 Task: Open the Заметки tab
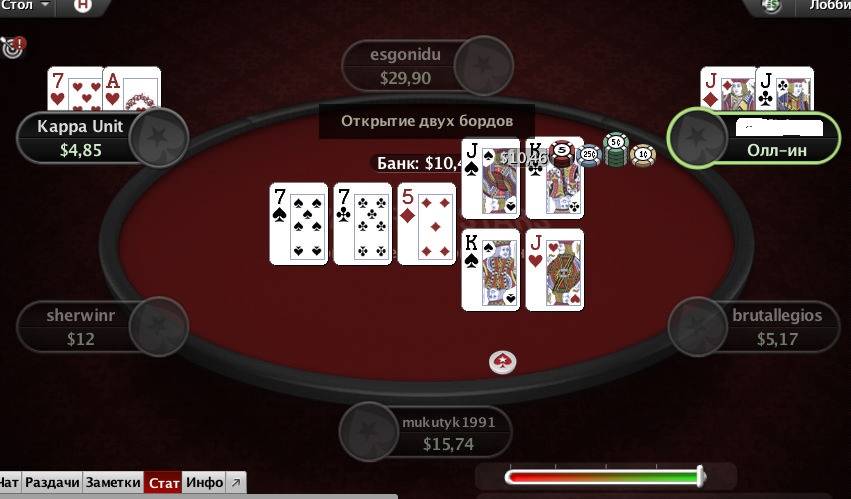113,483
